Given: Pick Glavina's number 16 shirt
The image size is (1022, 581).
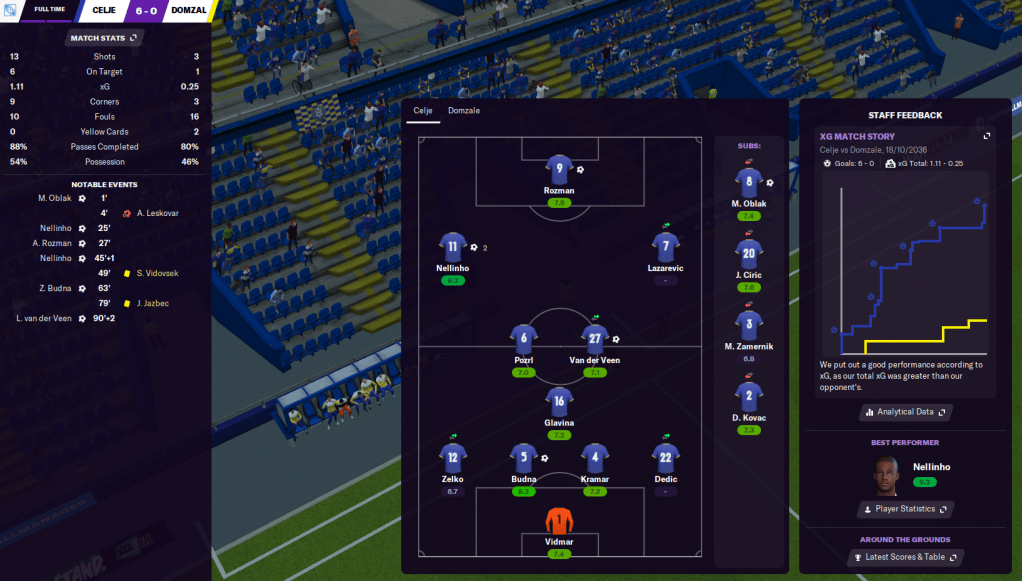Looking at the screenshot, I should point(559,402).
